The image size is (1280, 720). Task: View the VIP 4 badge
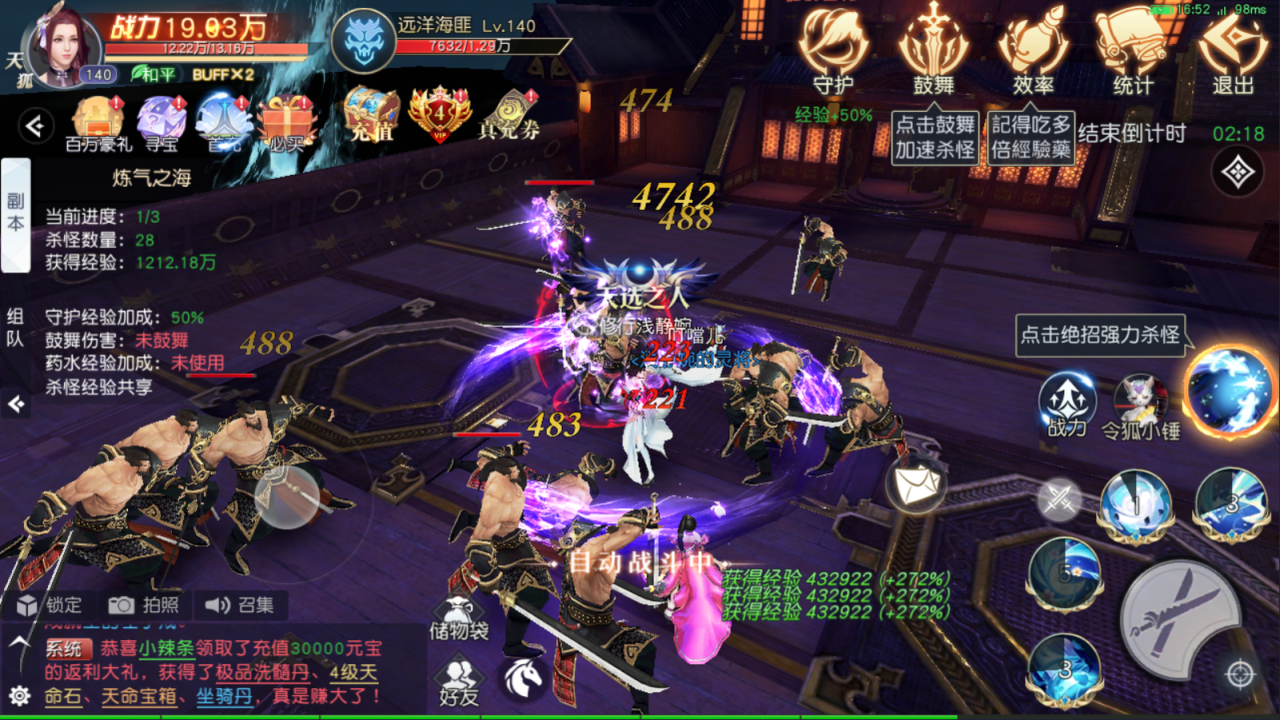point(438,114)
